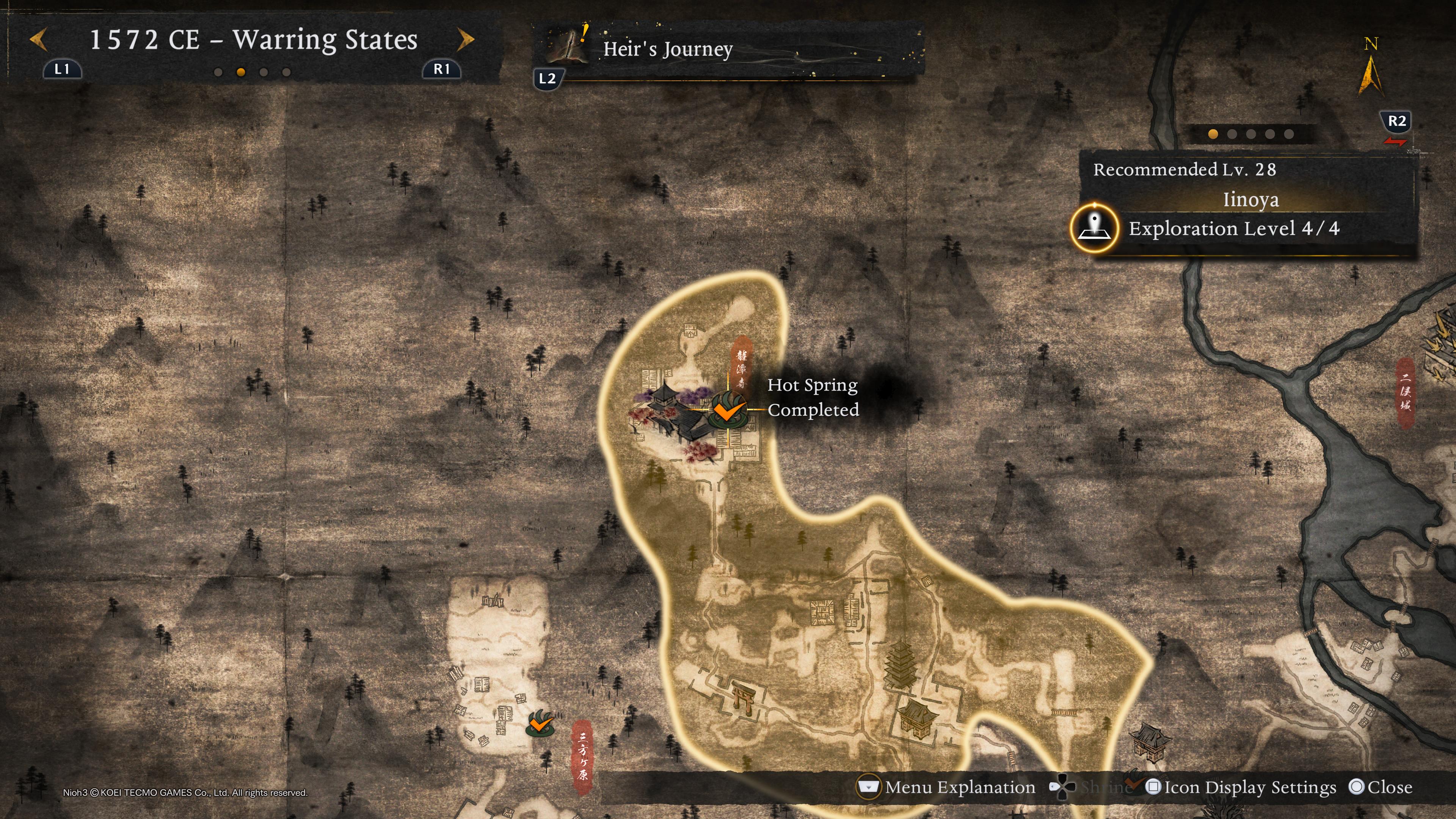
Task: Pick the gatehouse marker below the pagoda
Action: click(916, 718)
